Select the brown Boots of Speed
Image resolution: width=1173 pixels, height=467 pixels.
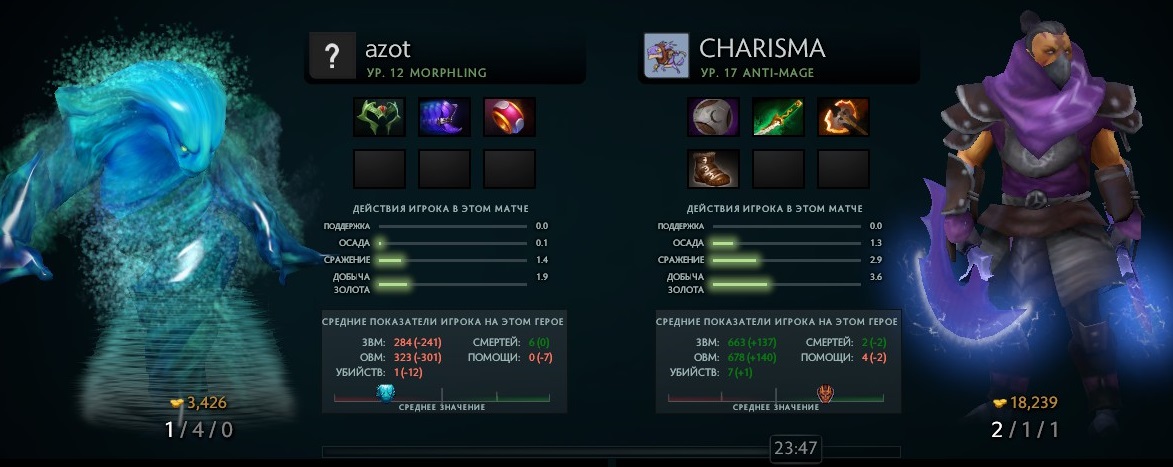(714, 169)
